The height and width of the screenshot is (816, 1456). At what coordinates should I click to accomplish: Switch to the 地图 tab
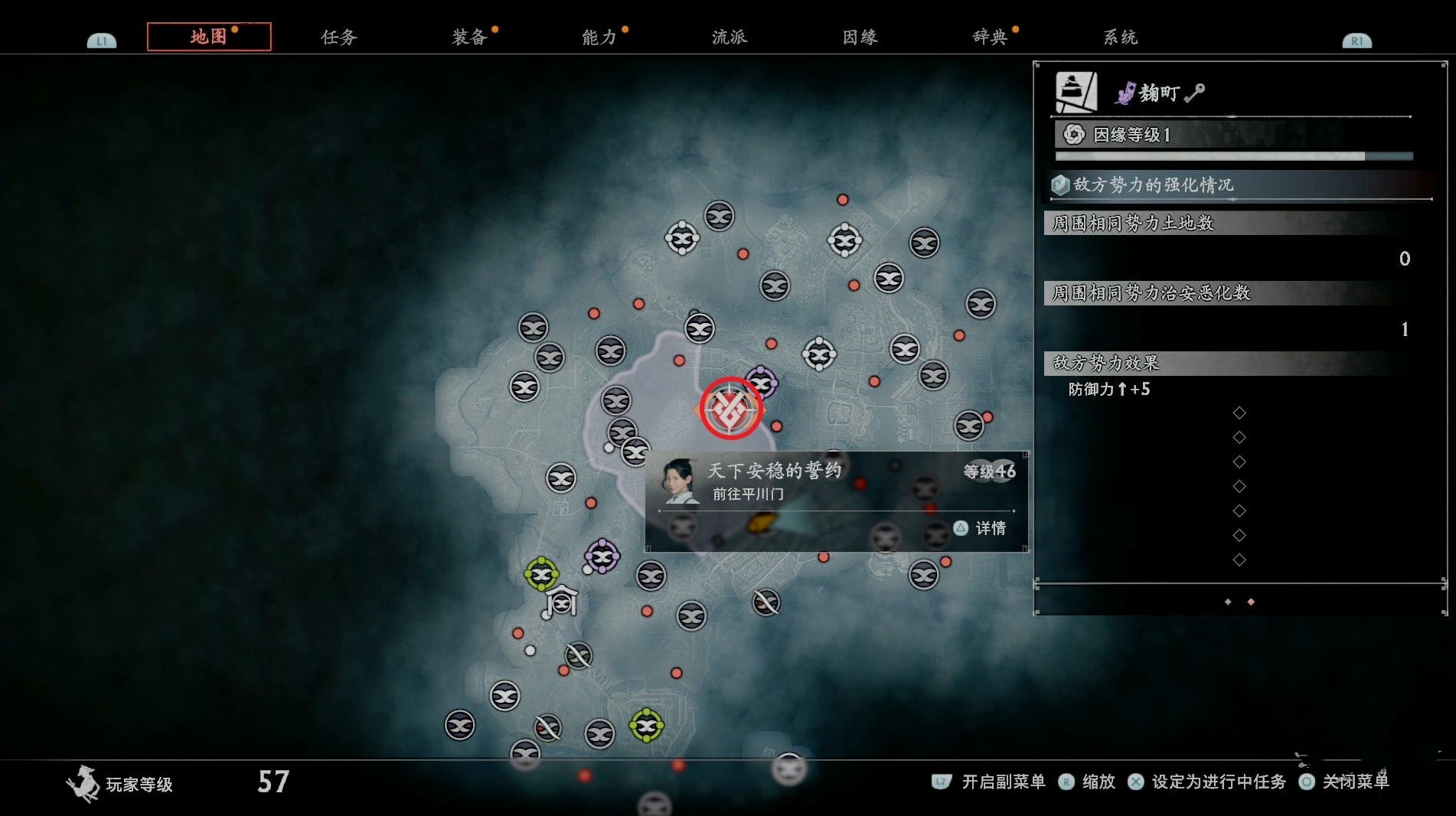[x=208, y=37]
